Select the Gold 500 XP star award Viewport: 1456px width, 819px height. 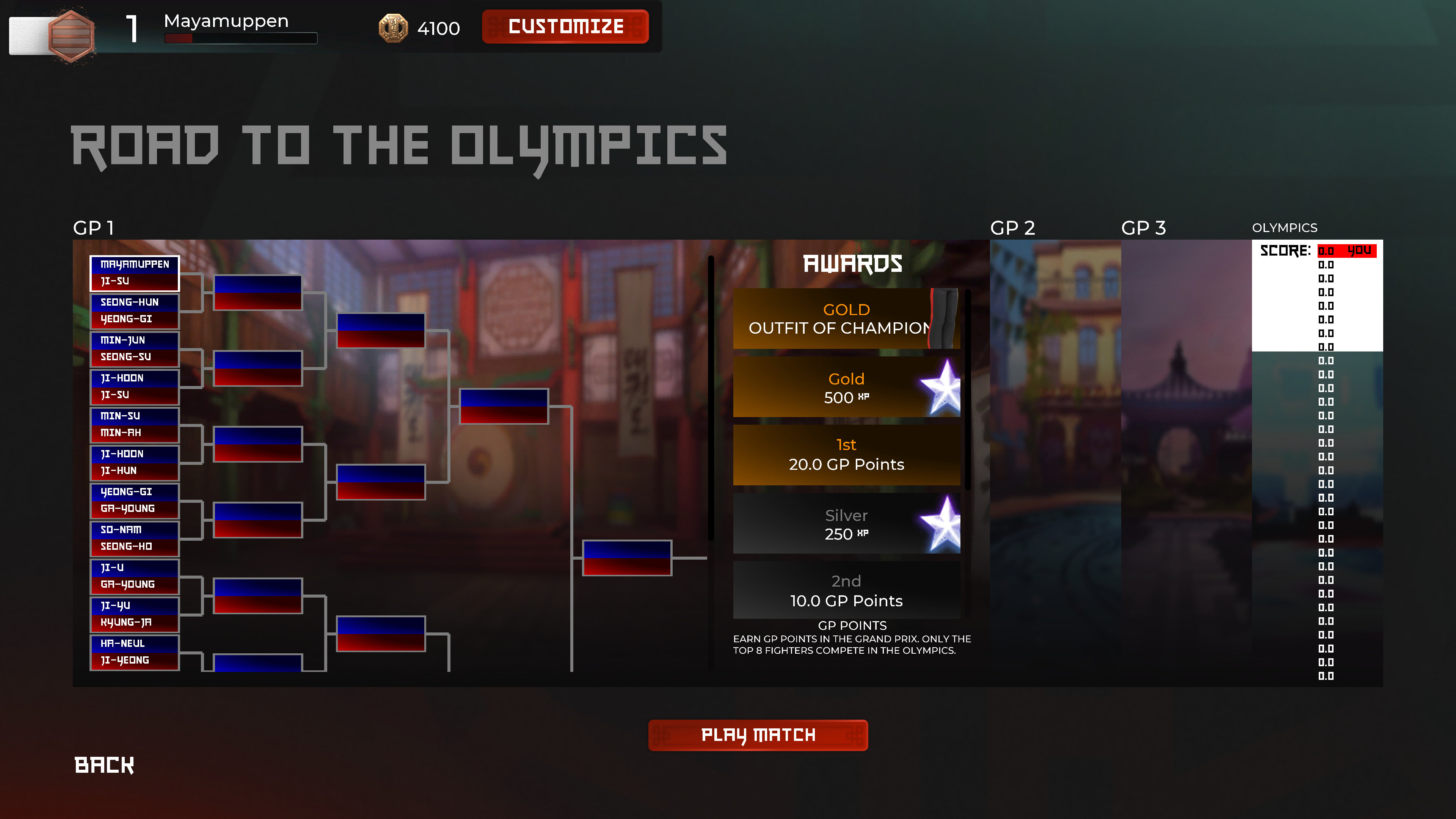pos(846,387)
